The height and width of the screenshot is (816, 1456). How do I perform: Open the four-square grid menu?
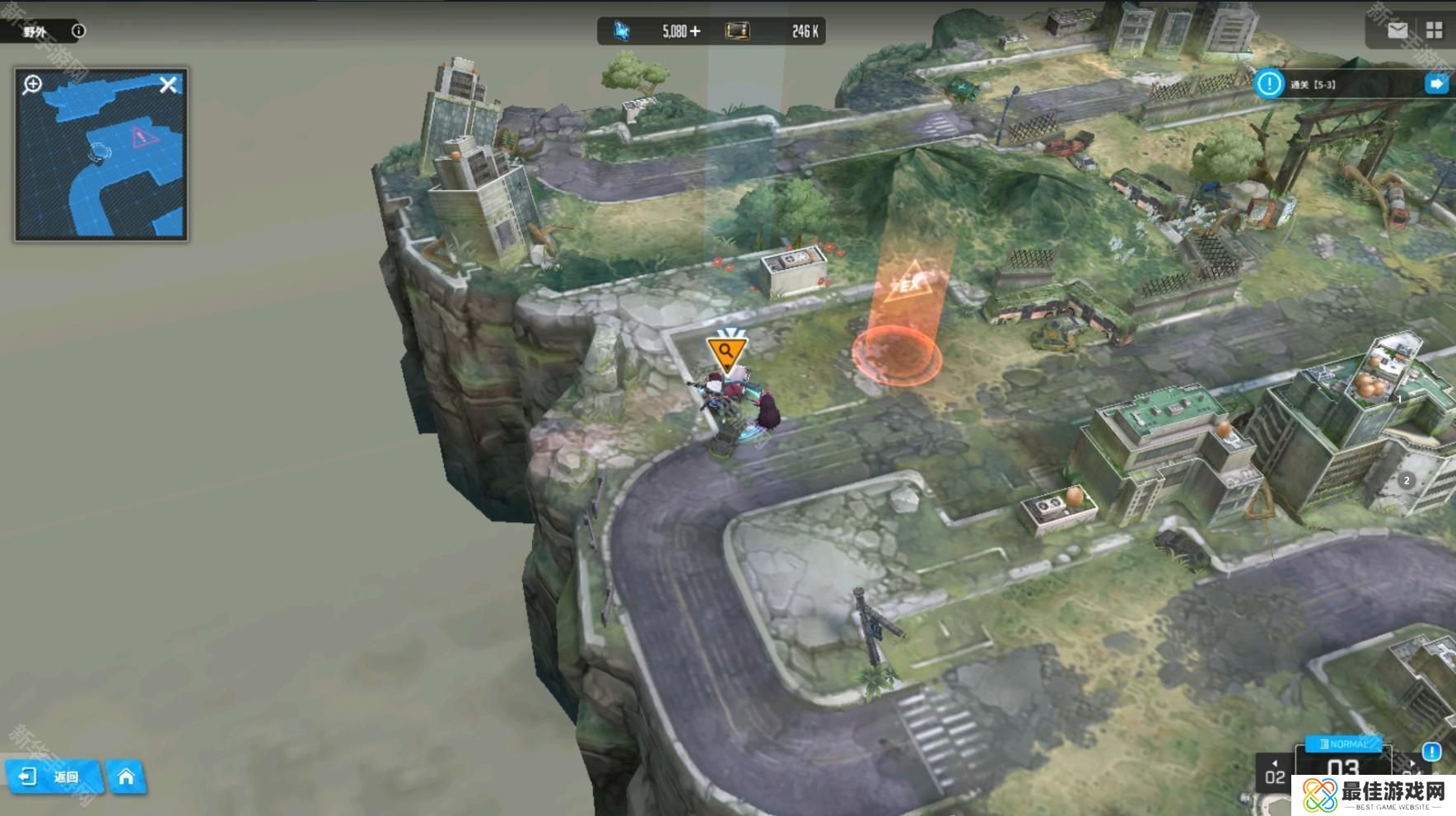coord(1434,31)
